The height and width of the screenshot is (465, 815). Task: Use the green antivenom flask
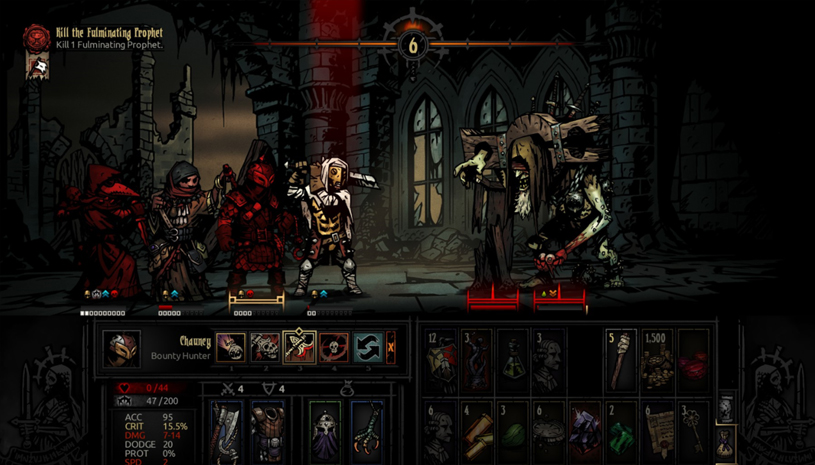pos(513,360)
